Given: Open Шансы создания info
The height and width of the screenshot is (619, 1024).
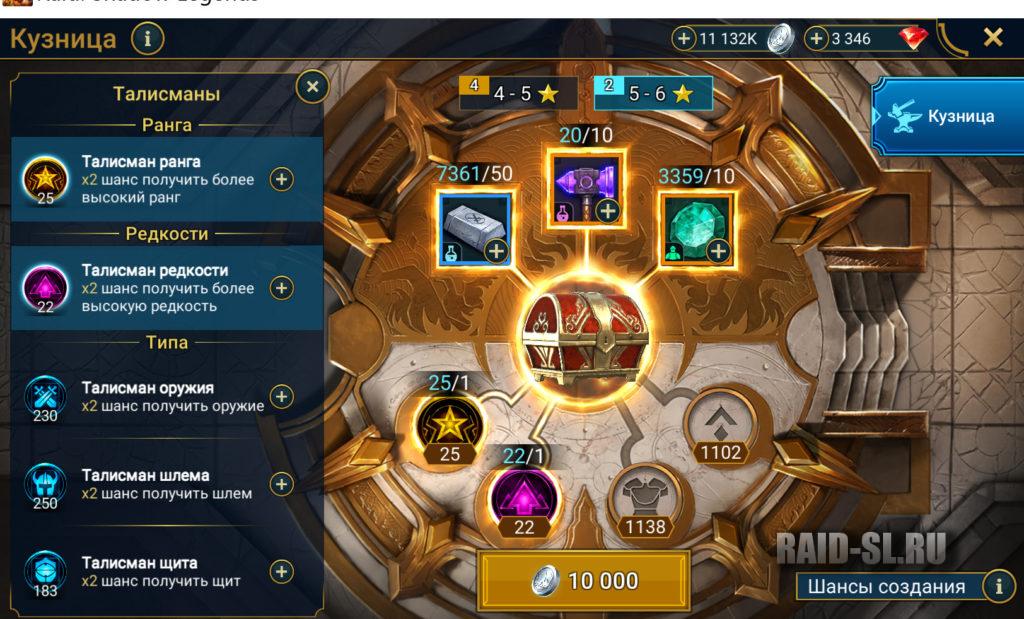Looking at the screenshot, I should coord(999,587).
